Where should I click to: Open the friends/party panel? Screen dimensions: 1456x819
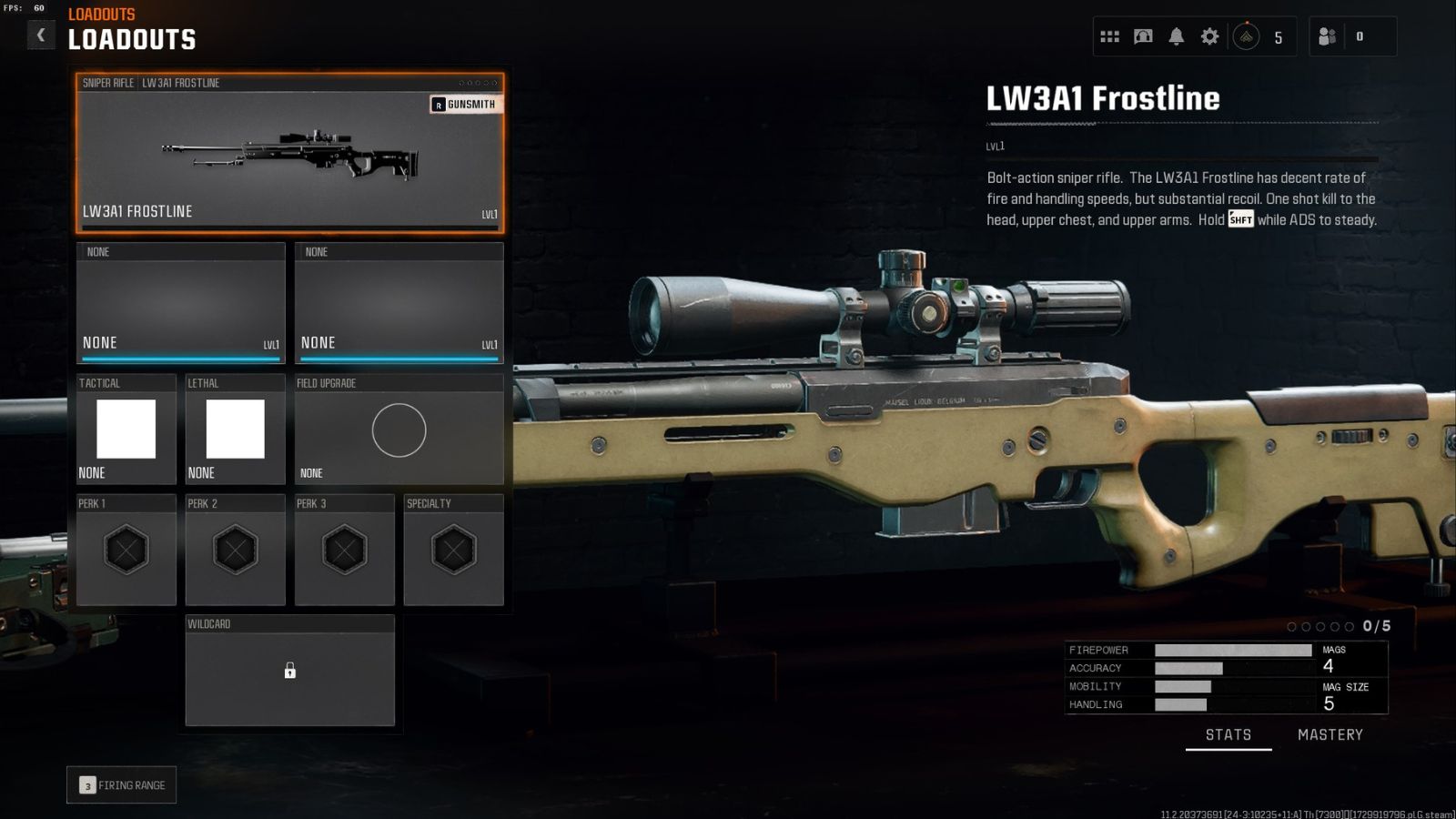tap(1327, 35)
